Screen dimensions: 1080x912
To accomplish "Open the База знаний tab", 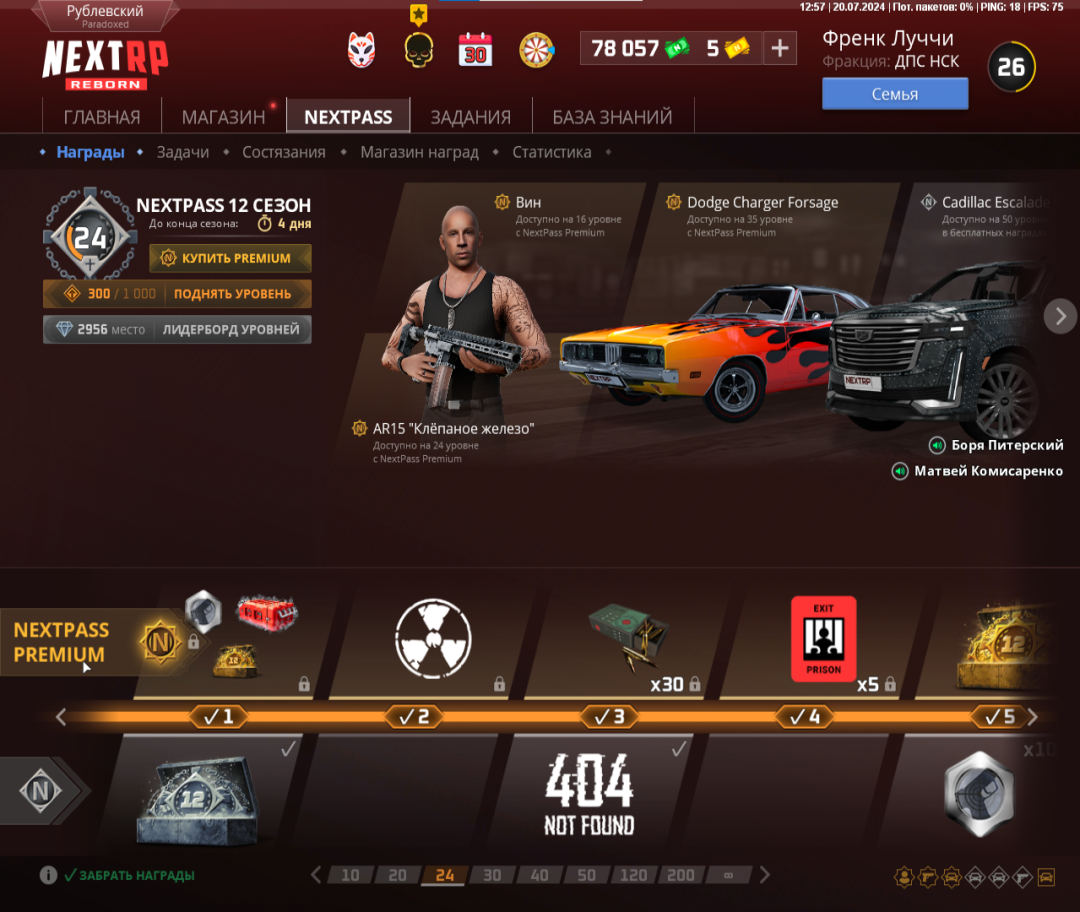I will click(612, 117).
